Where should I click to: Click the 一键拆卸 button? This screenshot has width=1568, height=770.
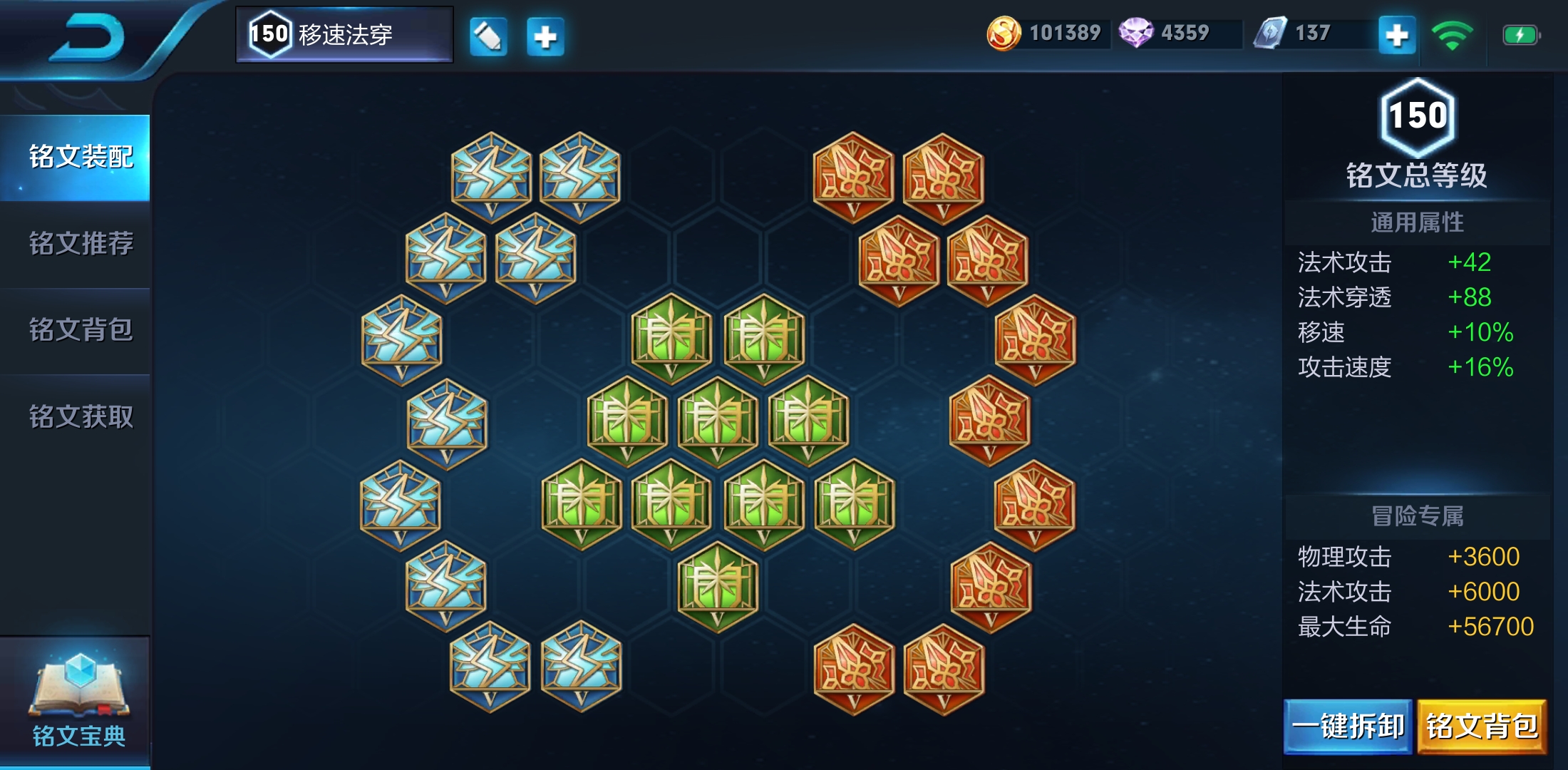(x=1348, y=727)
